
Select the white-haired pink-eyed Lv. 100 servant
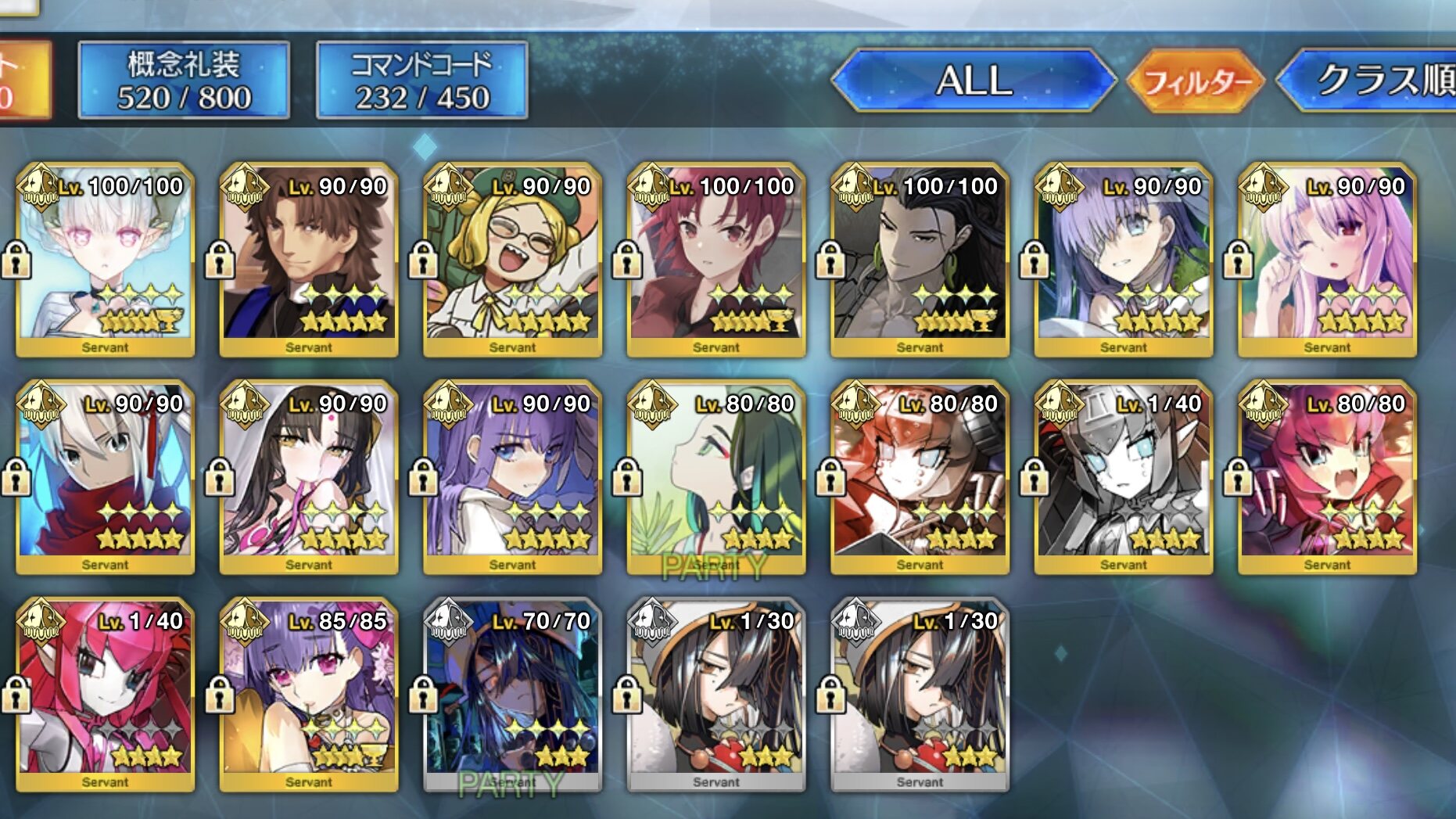pos(106,260)
